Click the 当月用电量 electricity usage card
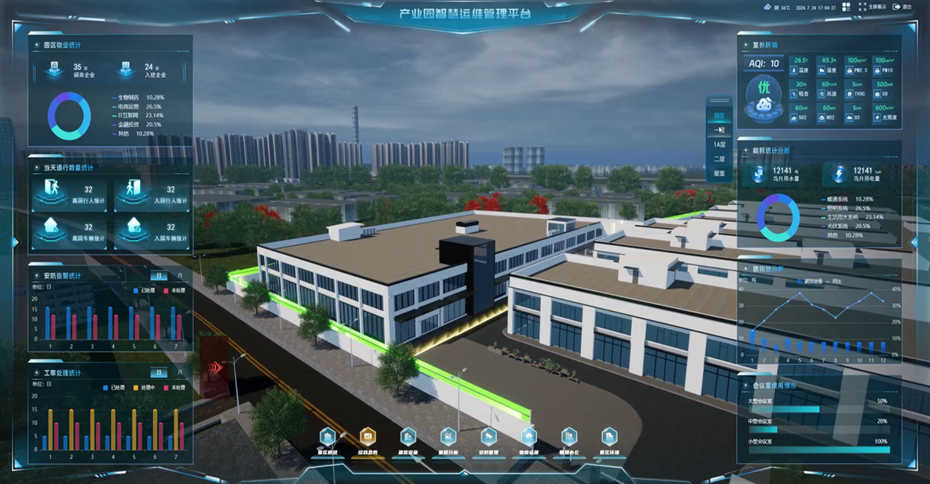Viewport: 930px width, 484px height. pos(856,175)
